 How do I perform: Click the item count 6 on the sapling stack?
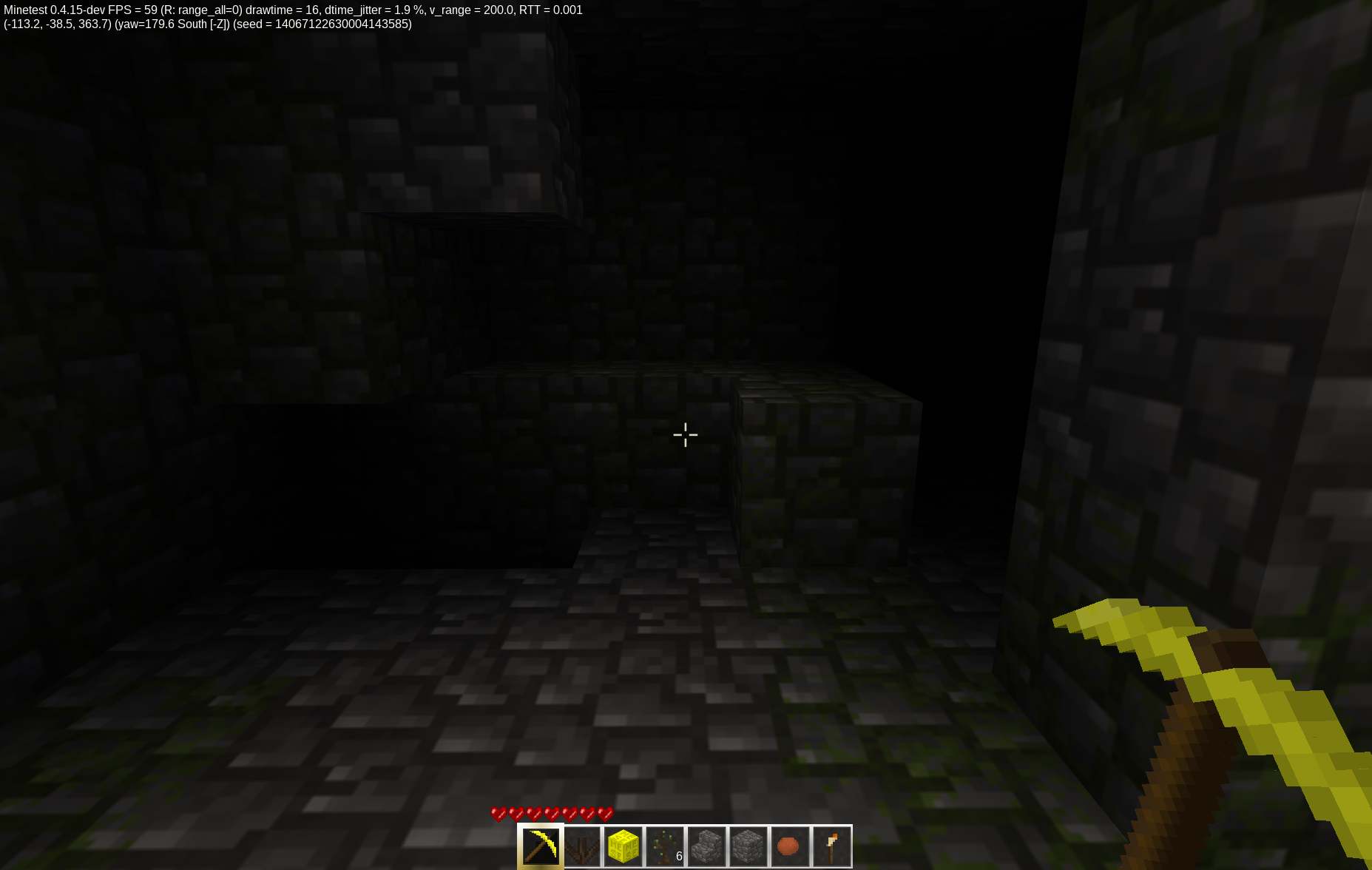coord(680,856)
